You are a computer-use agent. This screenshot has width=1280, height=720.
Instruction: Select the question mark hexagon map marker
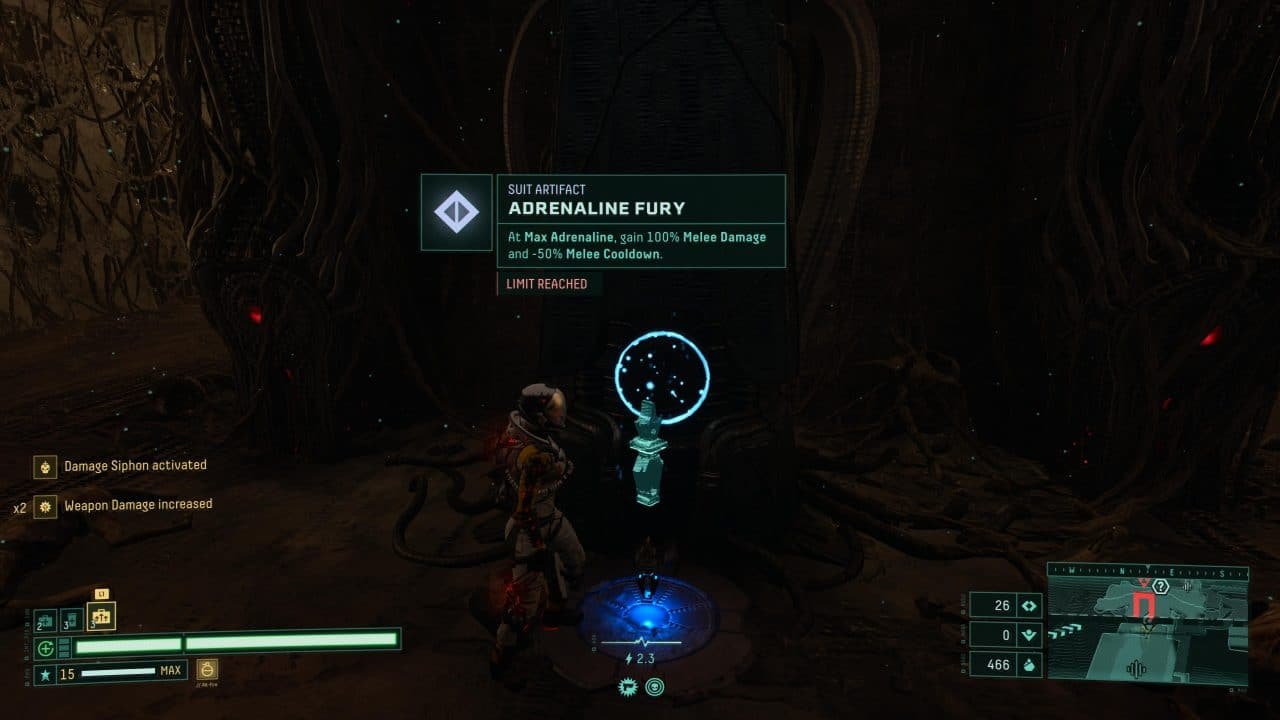[x=1161, y=586]
